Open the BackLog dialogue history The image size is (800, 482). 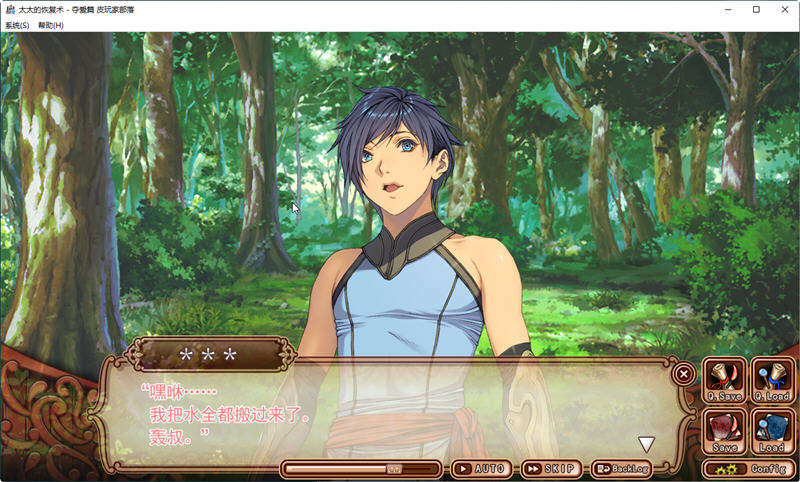point(623,468)
